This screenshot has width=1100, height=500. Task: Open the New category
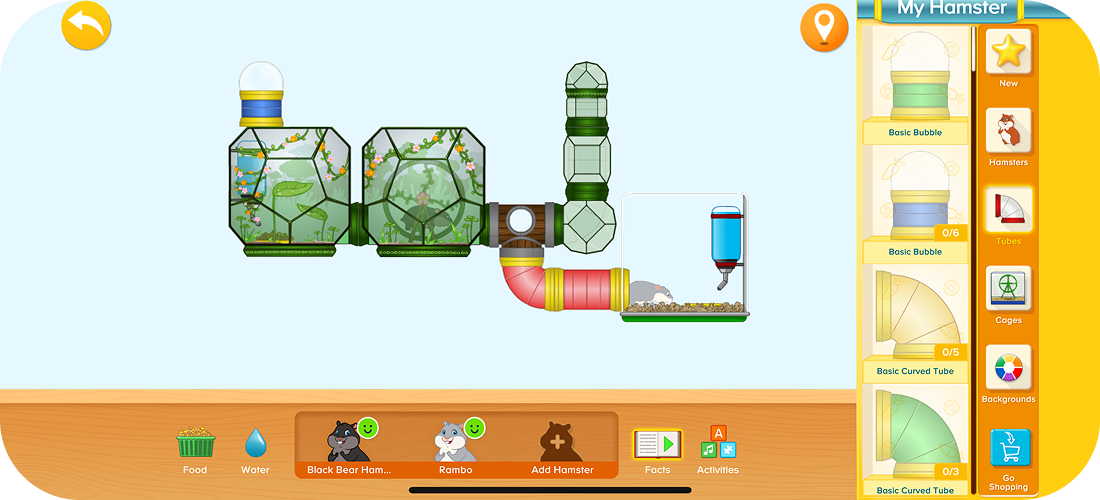point(1008,57)
